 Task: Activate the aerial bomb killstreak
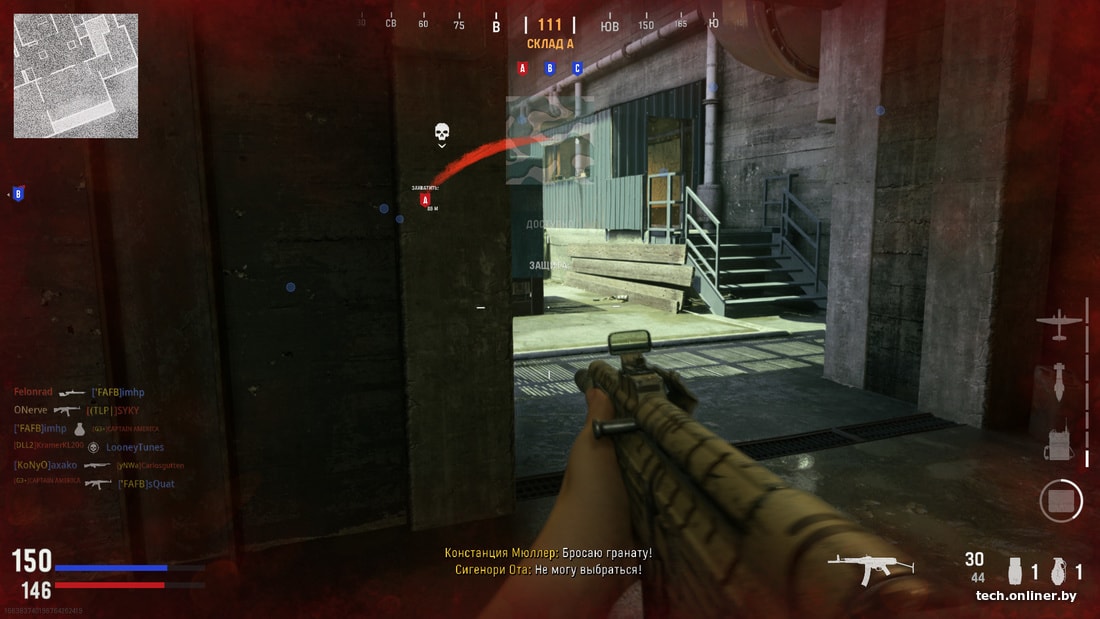click(1059, 382)
